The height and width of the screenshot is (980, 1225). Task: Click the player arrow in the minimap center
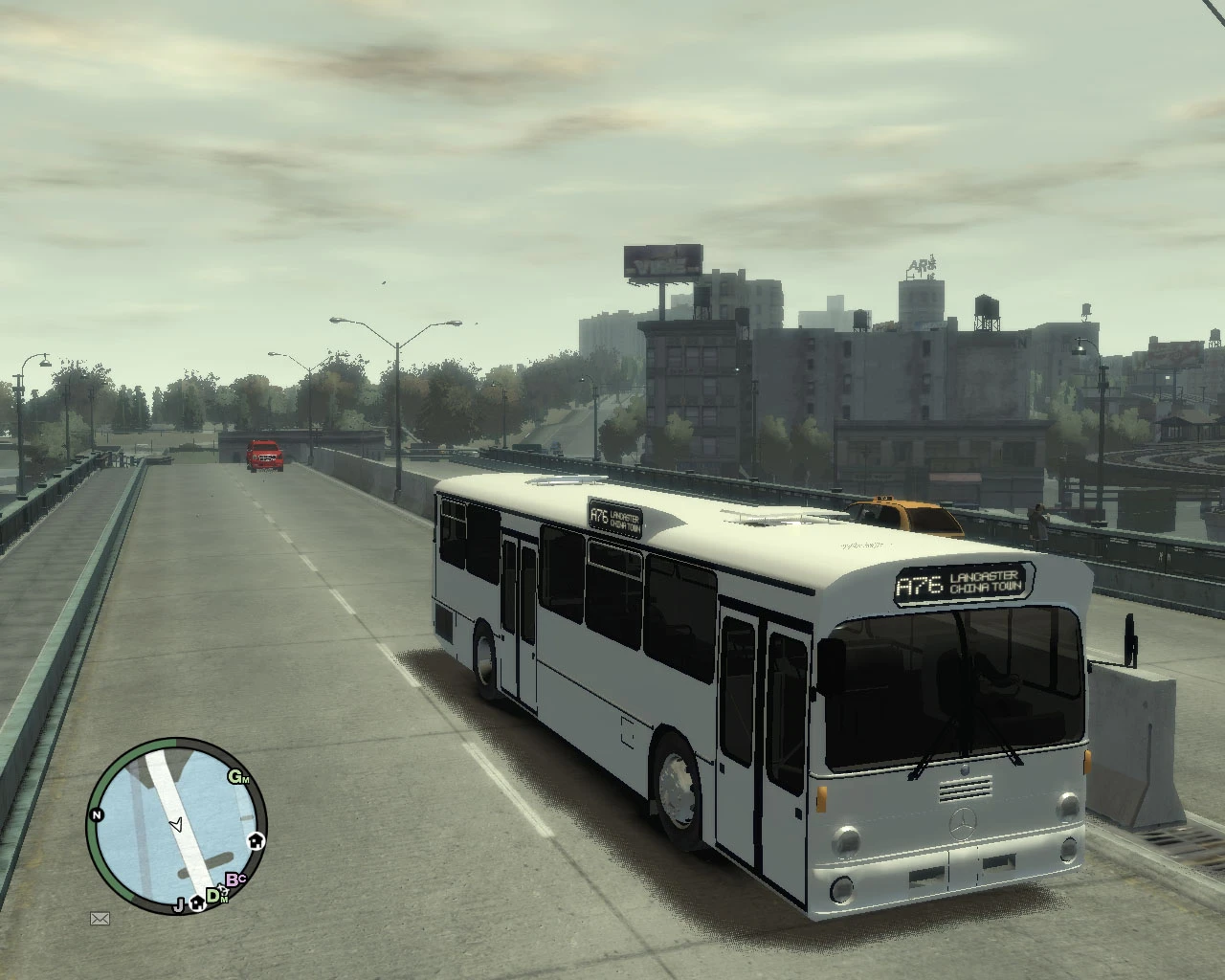point(177,824)
